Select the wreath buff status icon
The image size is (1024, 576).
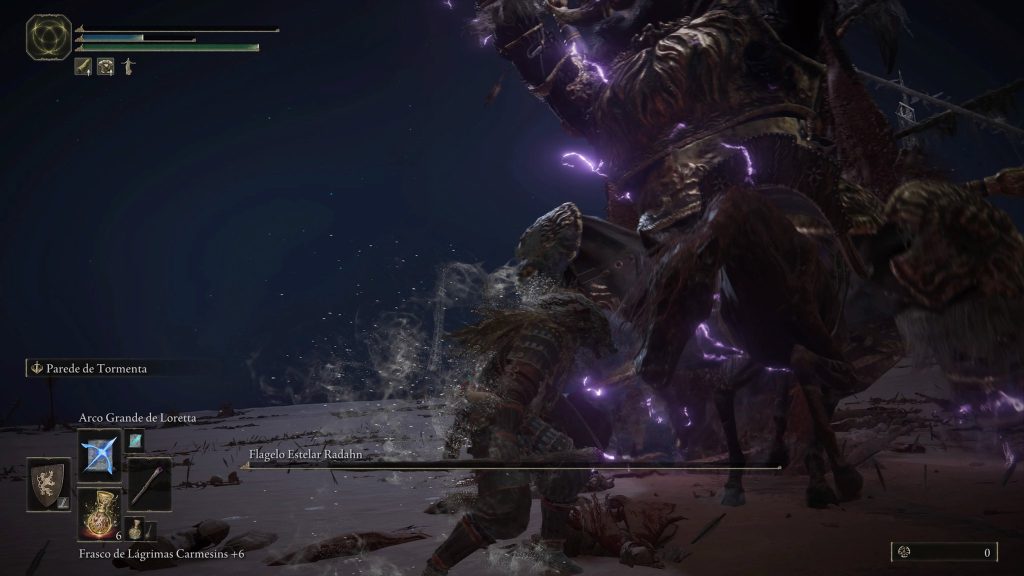point(105,67)
